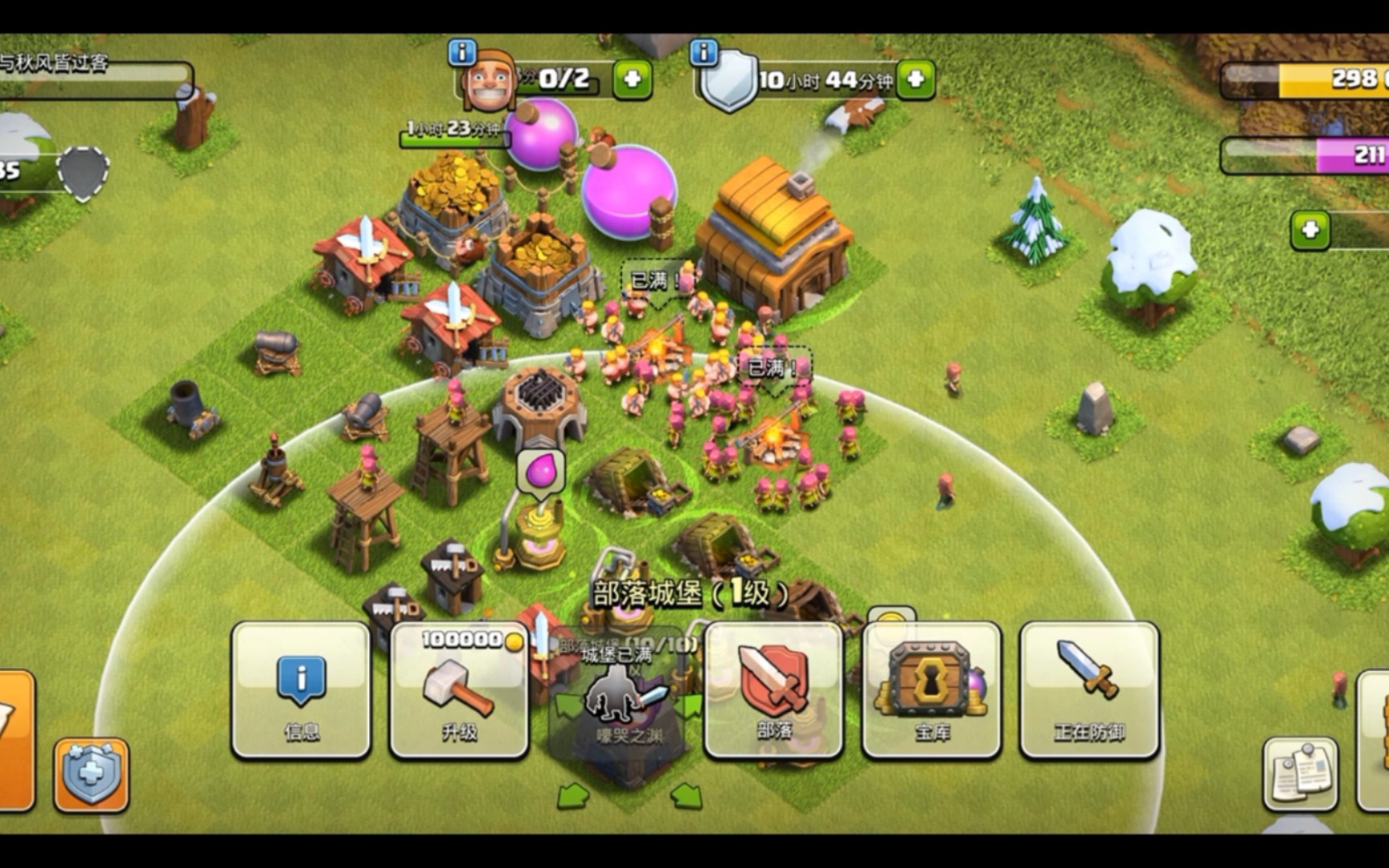This screenshot has height=868, width=1389.
Task: Toggle the 正在防御 sword button
Action: click(x=1089, y=690)
